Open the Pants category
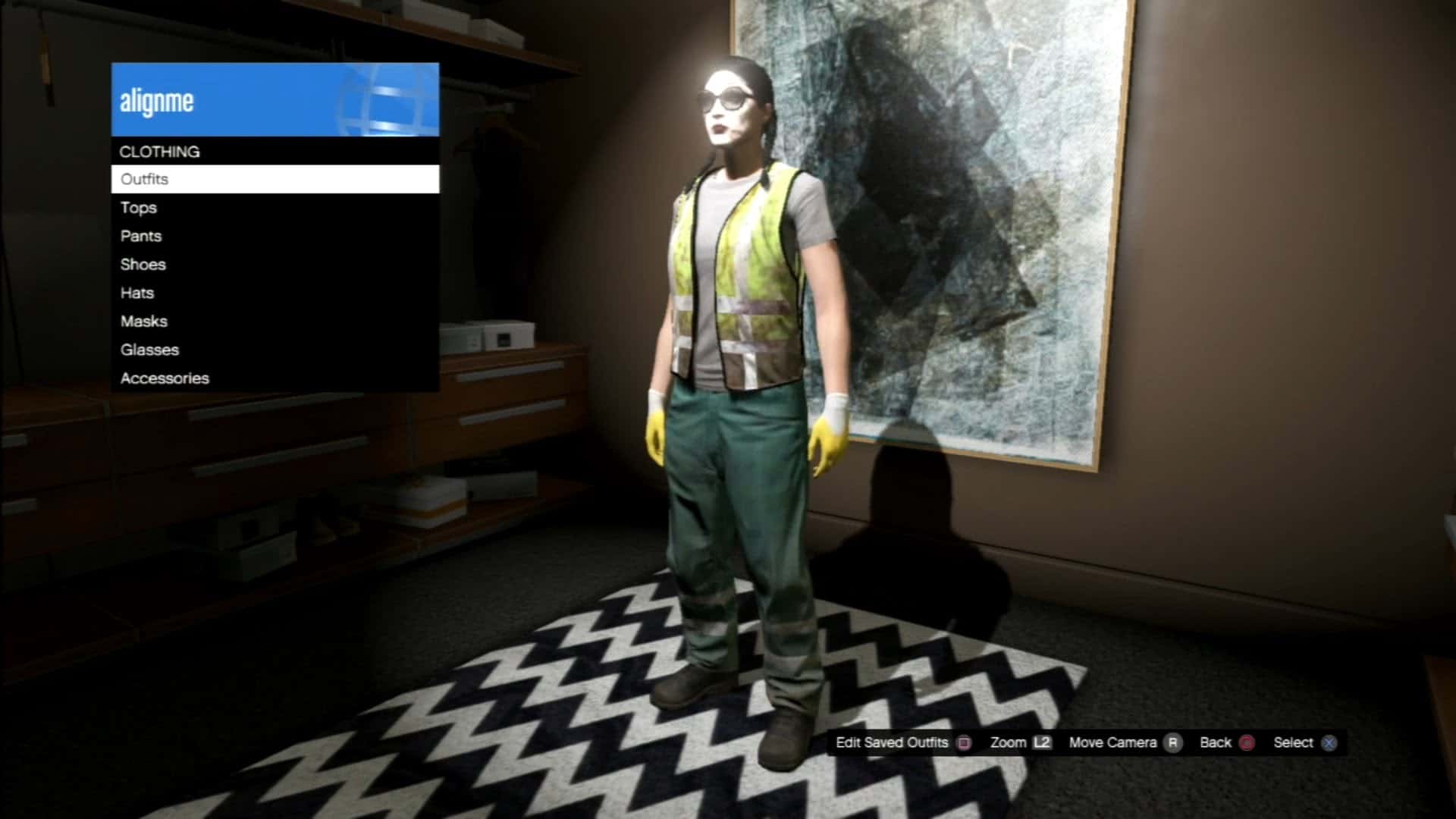The image size is (1456, 819). tap(140, 236)
